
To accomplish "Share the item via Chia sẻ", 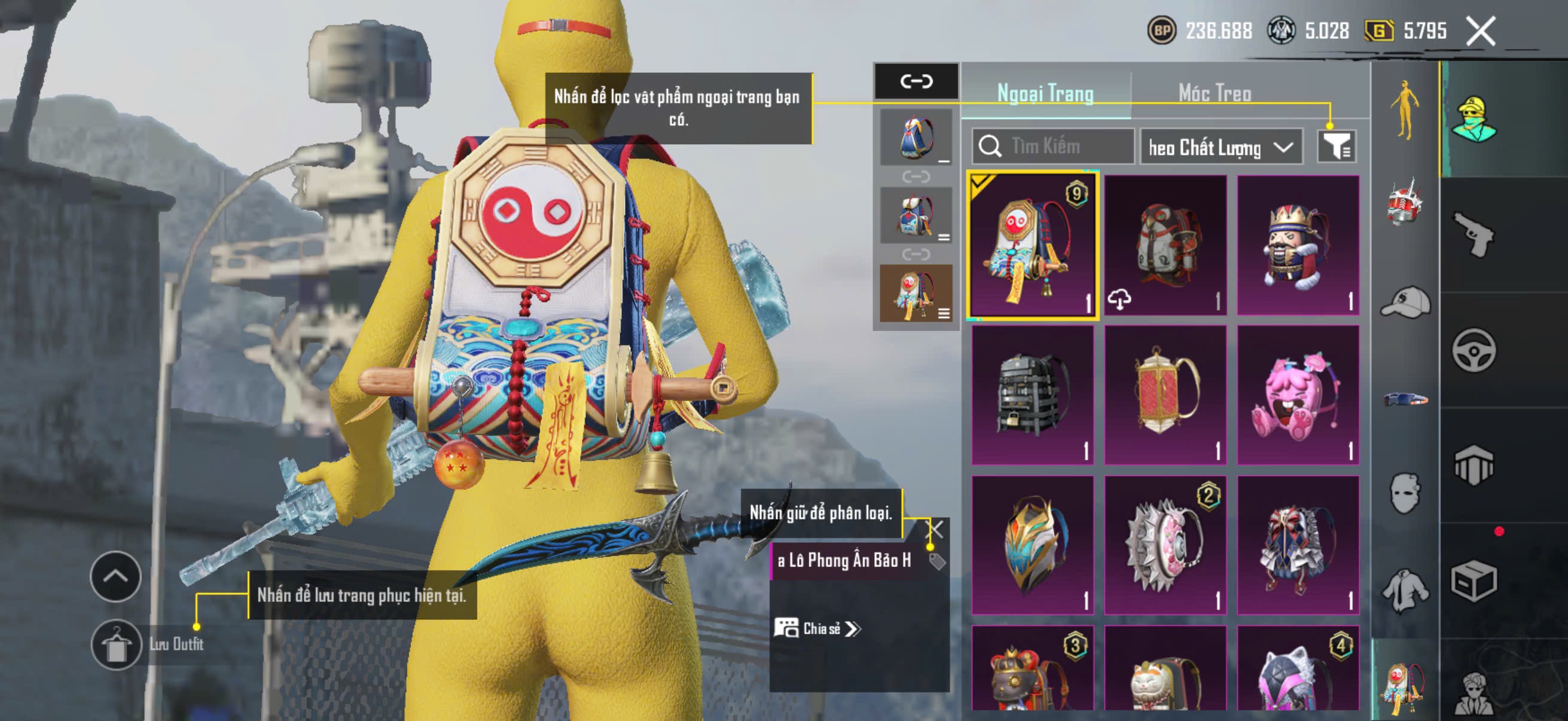I will [817, 628].
